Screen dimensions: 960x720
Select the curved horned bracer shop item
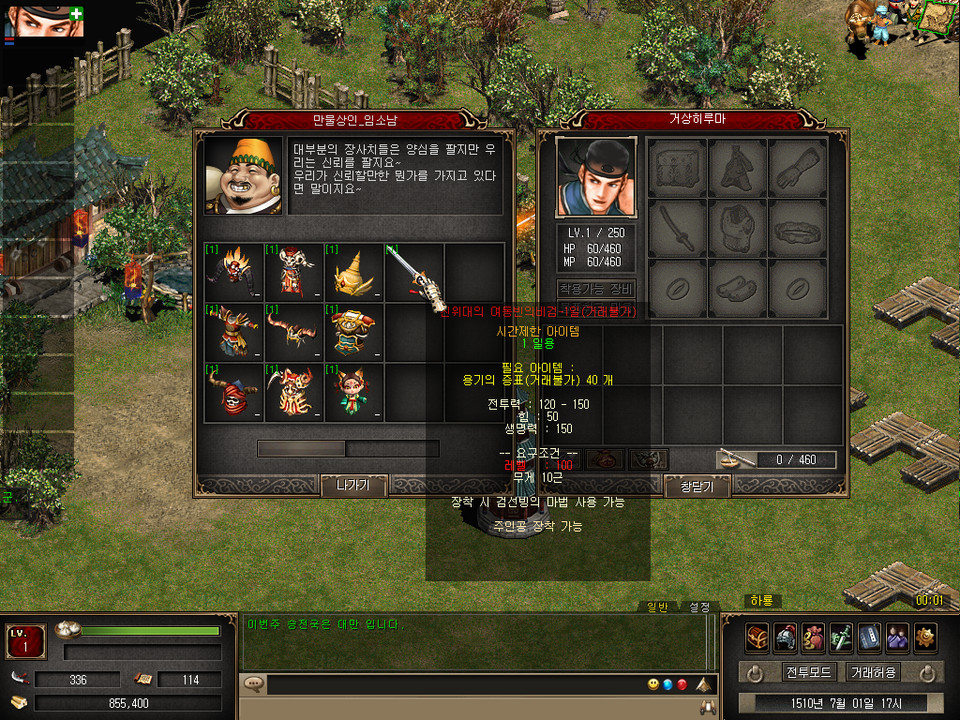[294, 331]
